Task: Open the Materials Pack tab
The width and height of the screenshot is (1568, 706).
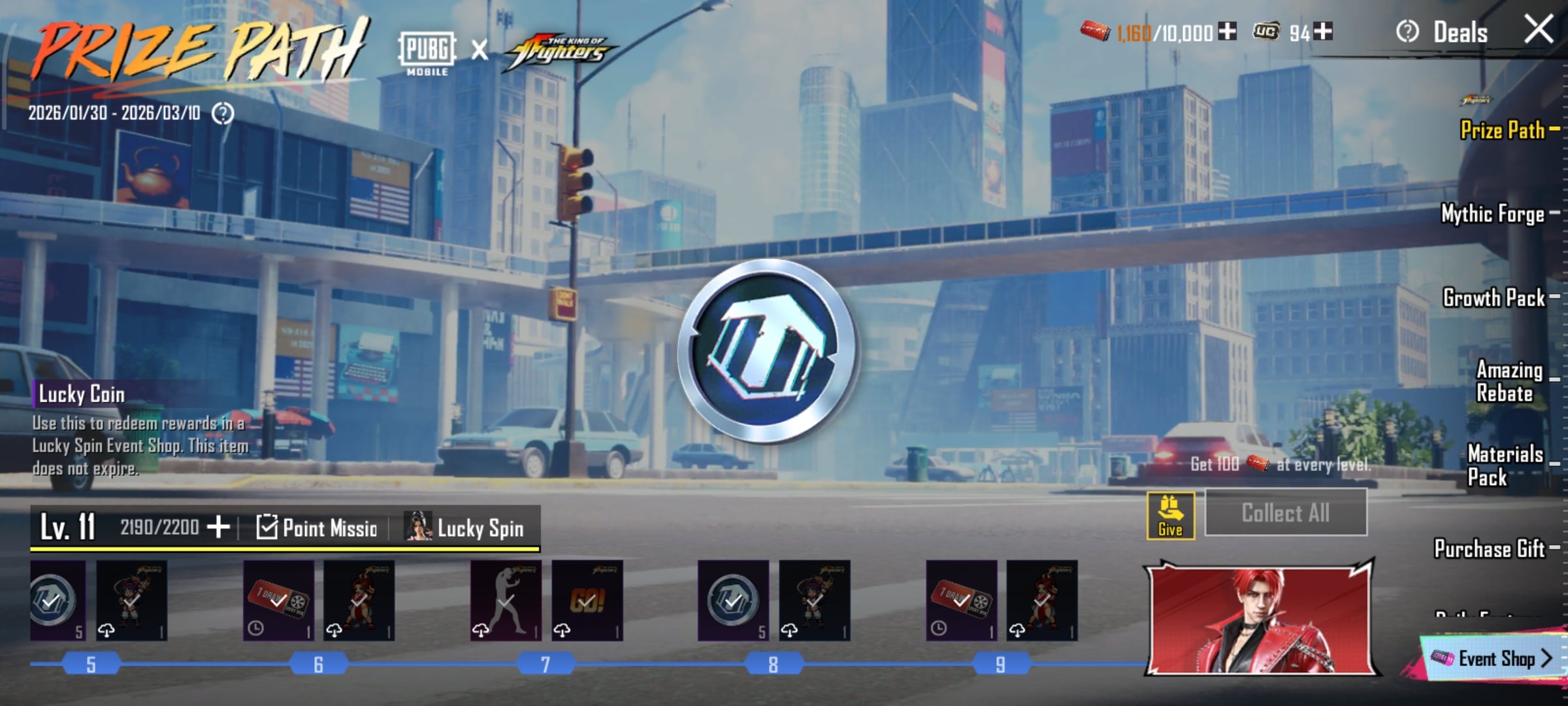Action: (x=1505, y=465)
